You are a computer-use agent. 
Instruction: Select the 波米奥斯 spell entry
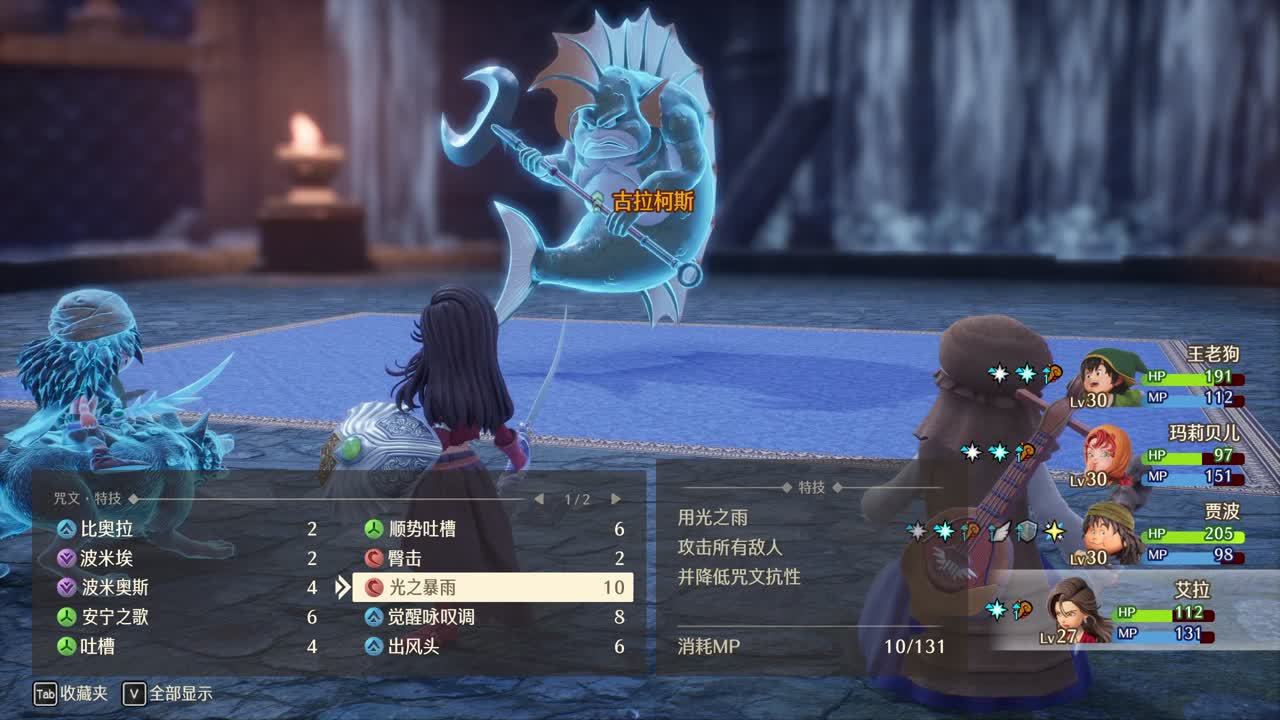coord(114,587)
